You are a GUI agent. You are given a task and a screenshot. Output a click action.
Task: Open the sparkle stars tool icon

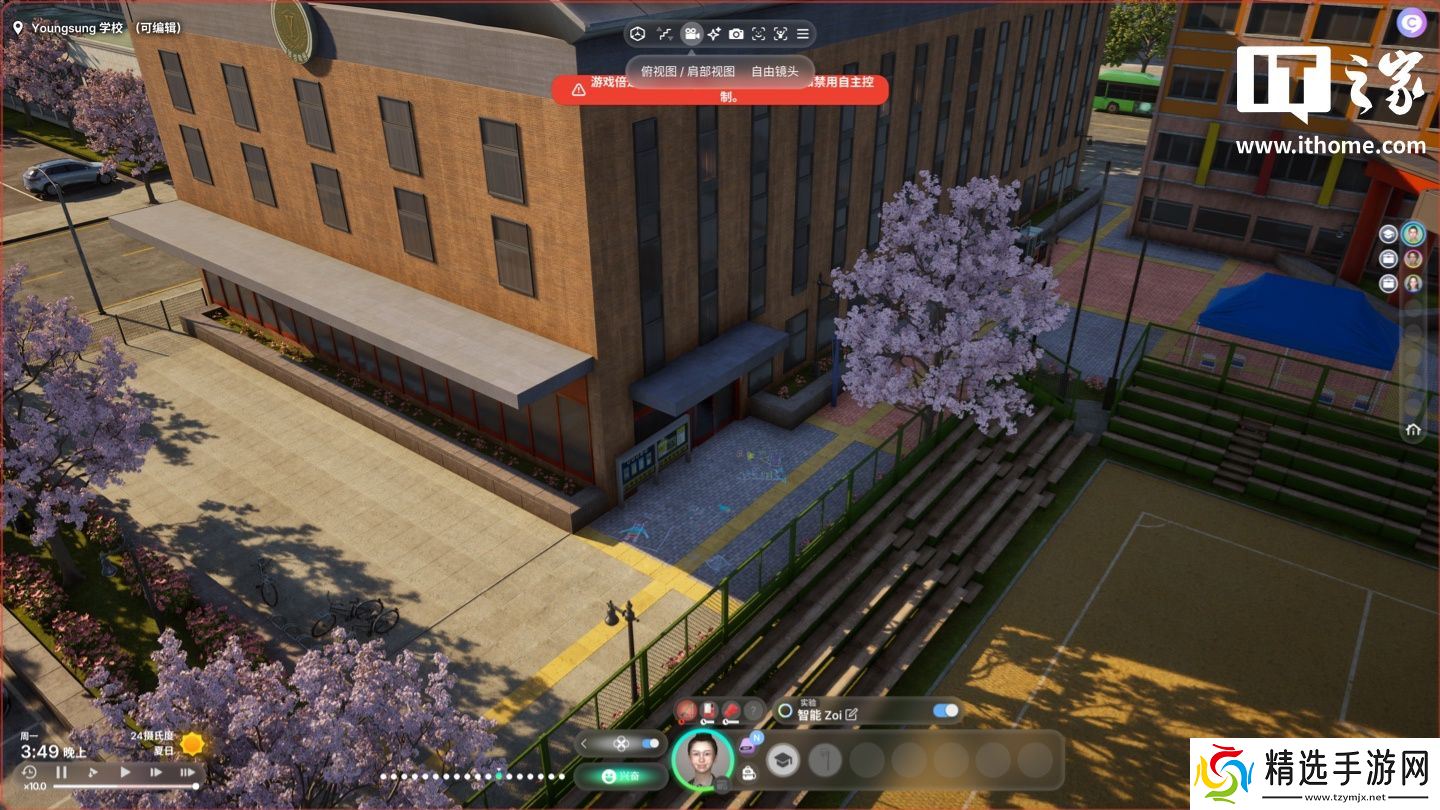(x=713, y=34)
